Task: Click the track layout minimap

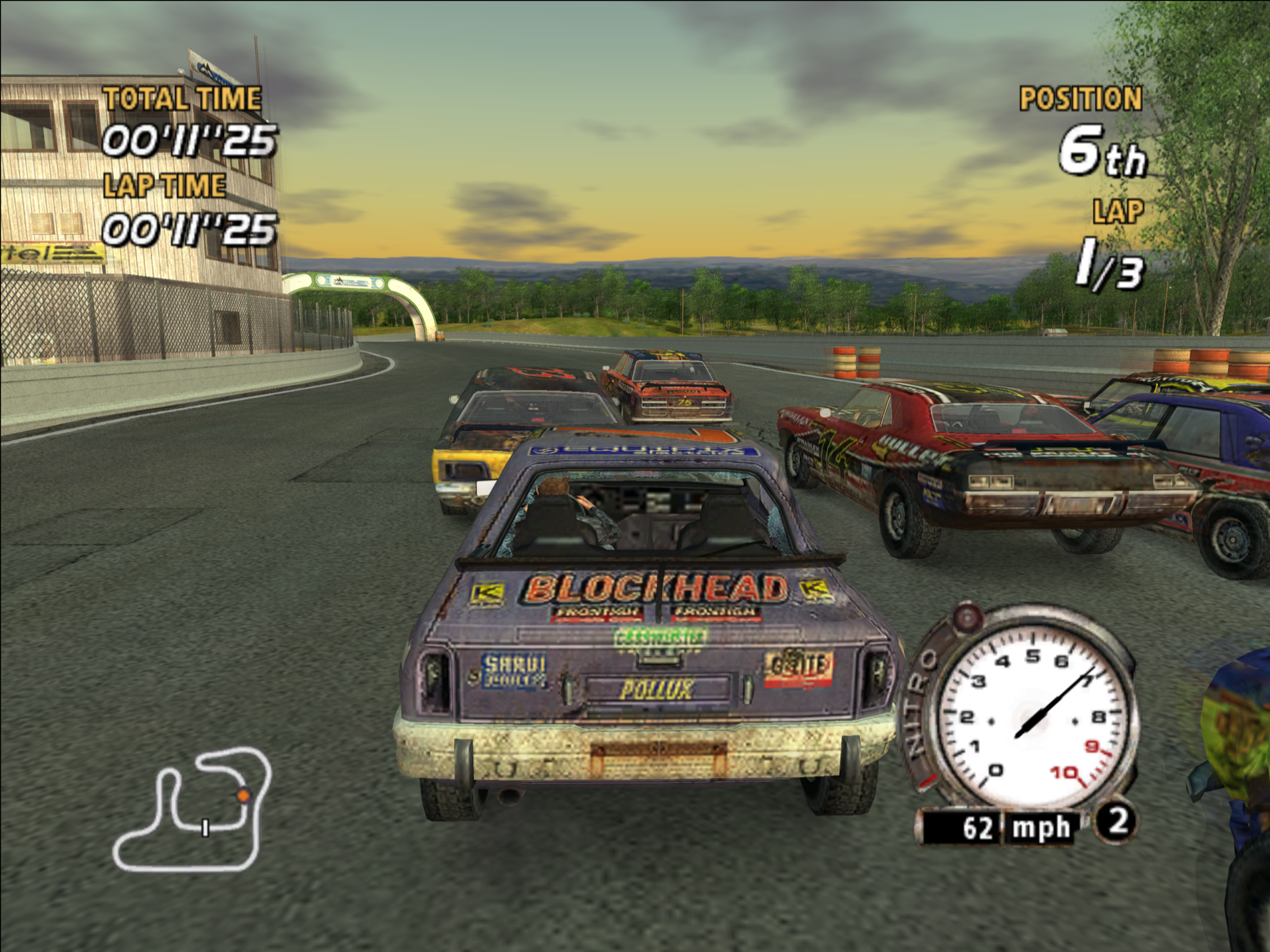Action: [x=193, y=809]
